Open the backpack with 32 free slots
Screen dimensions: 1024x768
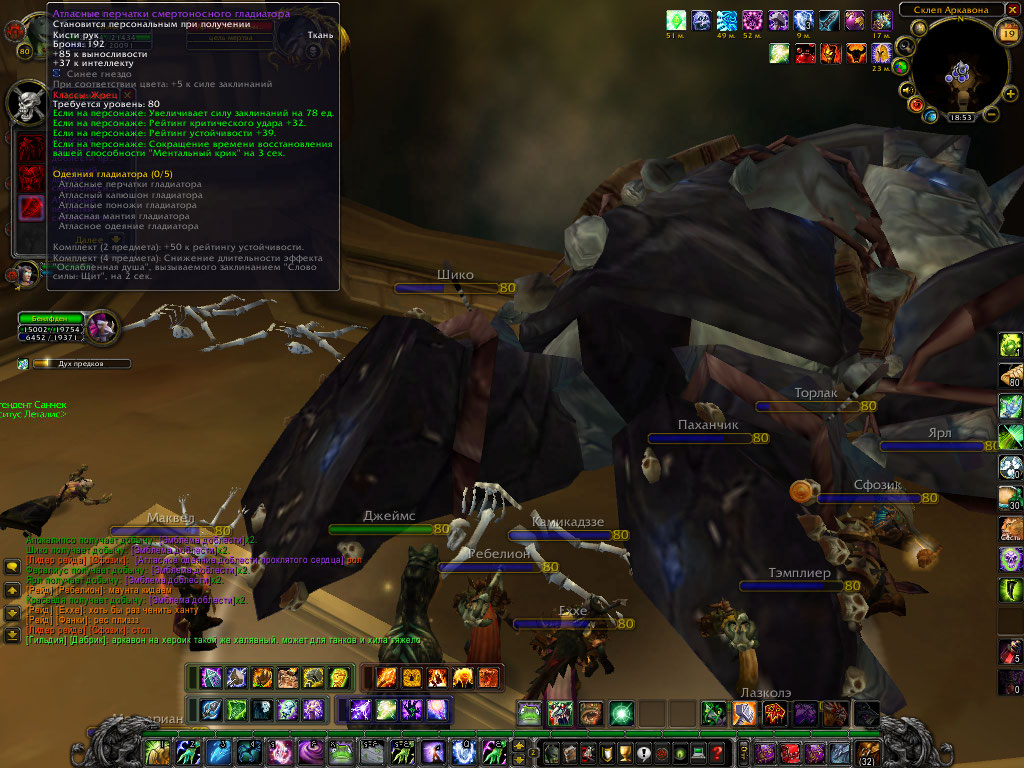click(x=868, y=752)
